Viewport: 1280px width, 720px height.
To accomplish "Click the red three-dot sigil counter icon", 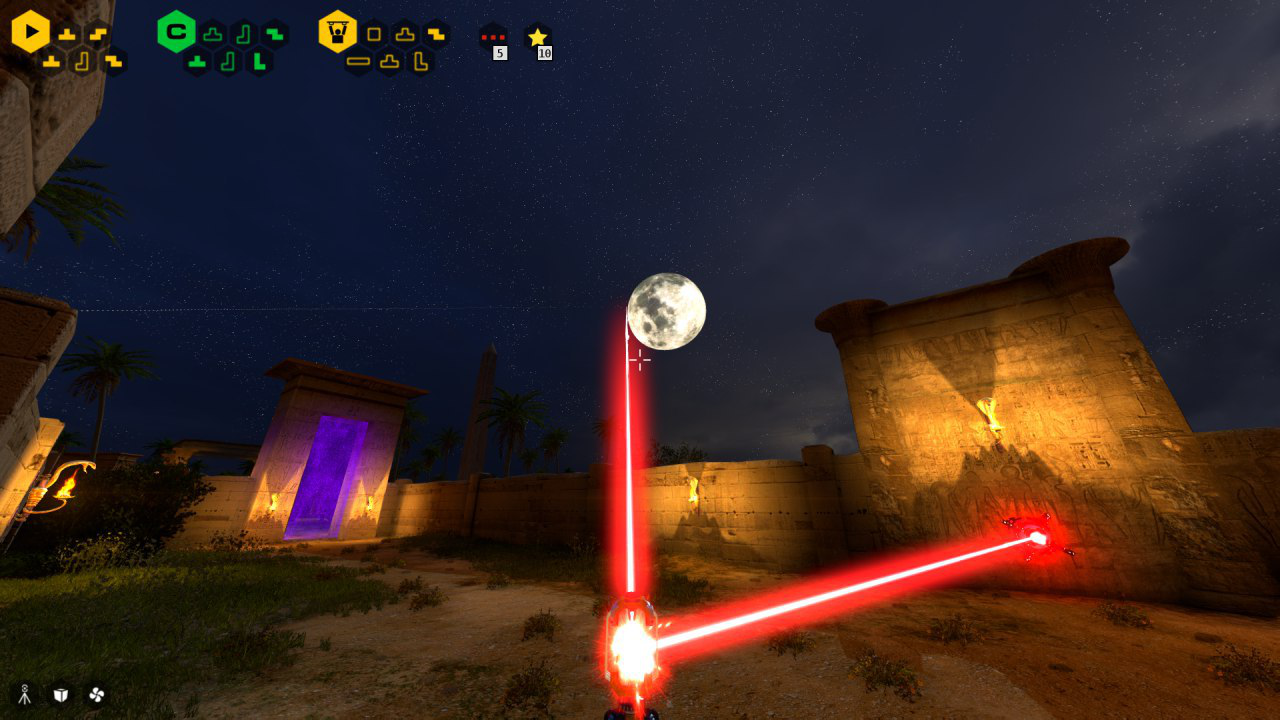I will [492, 37].
